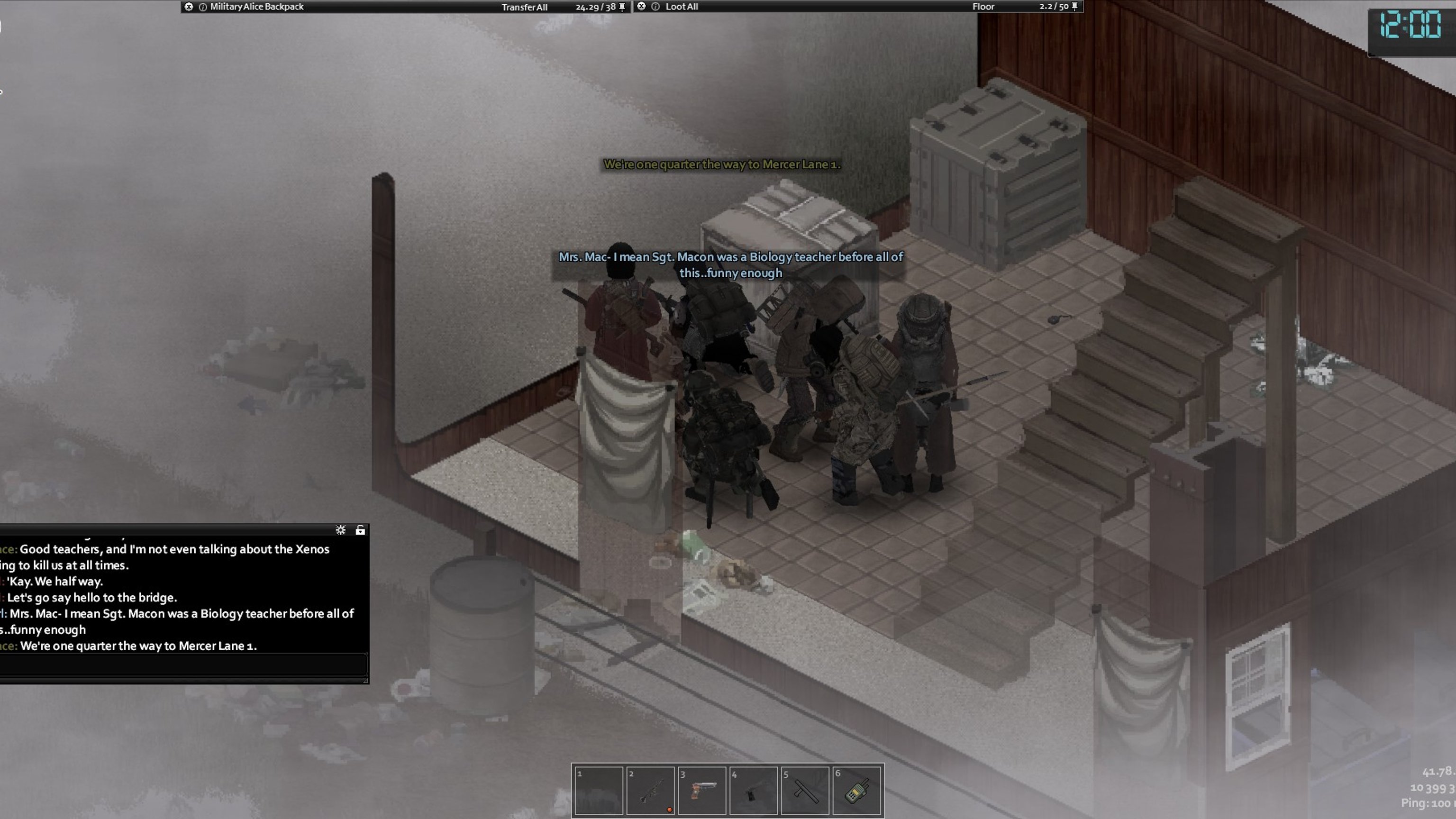Select the dark handgun in hotbar slot 4
This screenshot has height=819, width=1456.
753,790
